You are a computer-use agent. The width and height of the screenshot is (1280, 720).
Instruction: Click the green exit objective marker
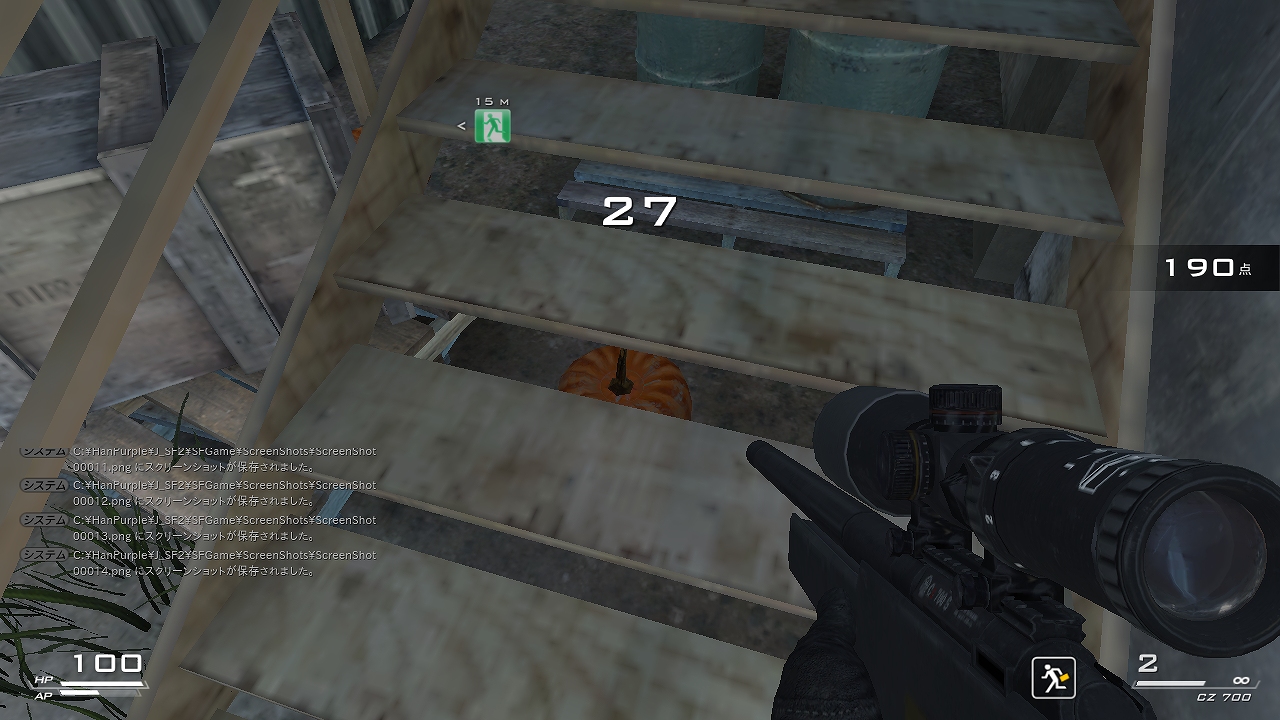point(492,126)
